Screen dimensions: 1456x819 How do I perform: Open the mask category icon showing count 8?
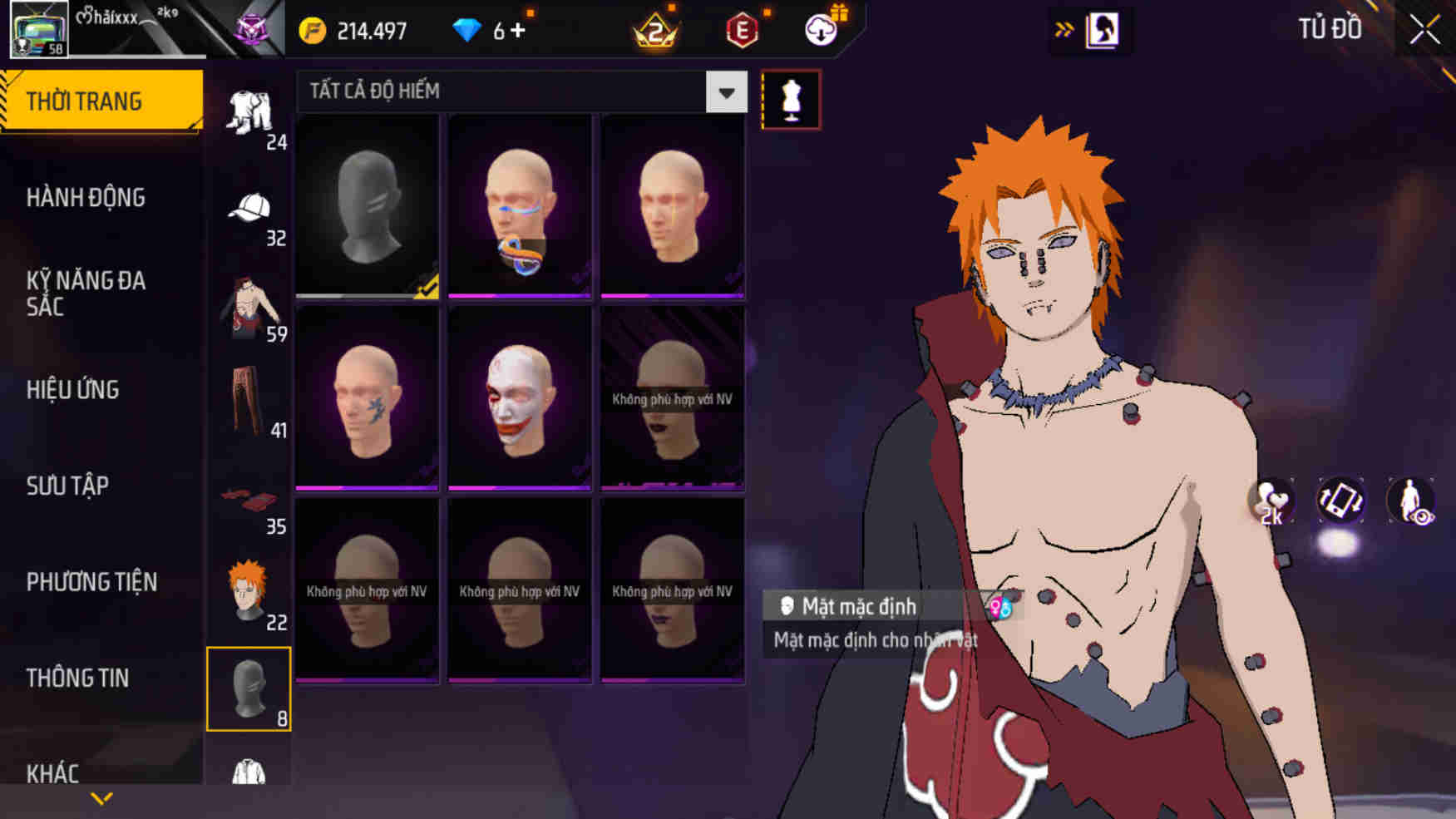[x=248, y=688]
